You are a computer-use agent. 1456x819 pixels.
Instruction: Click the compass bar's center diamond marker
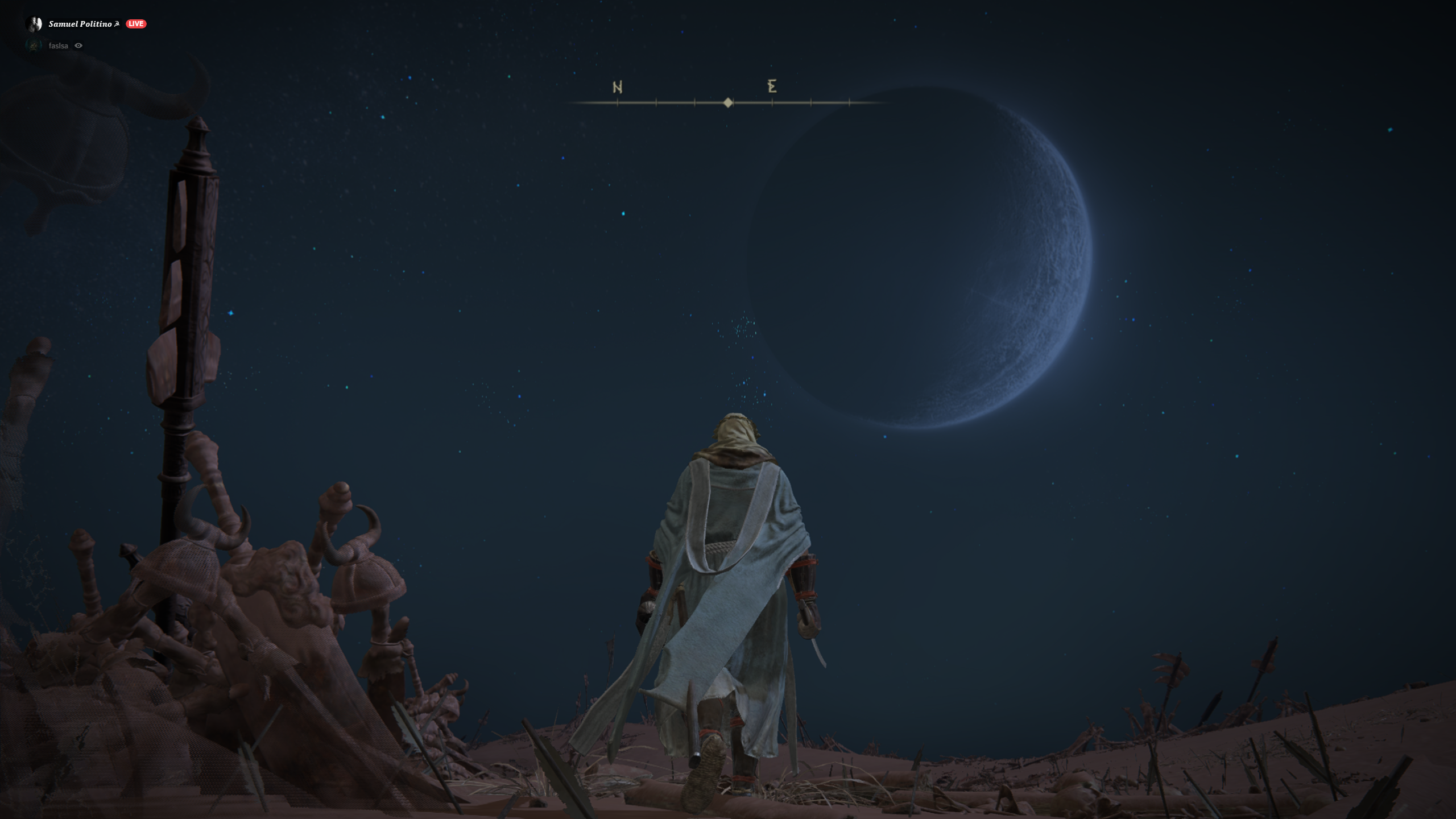coord(728,103)
